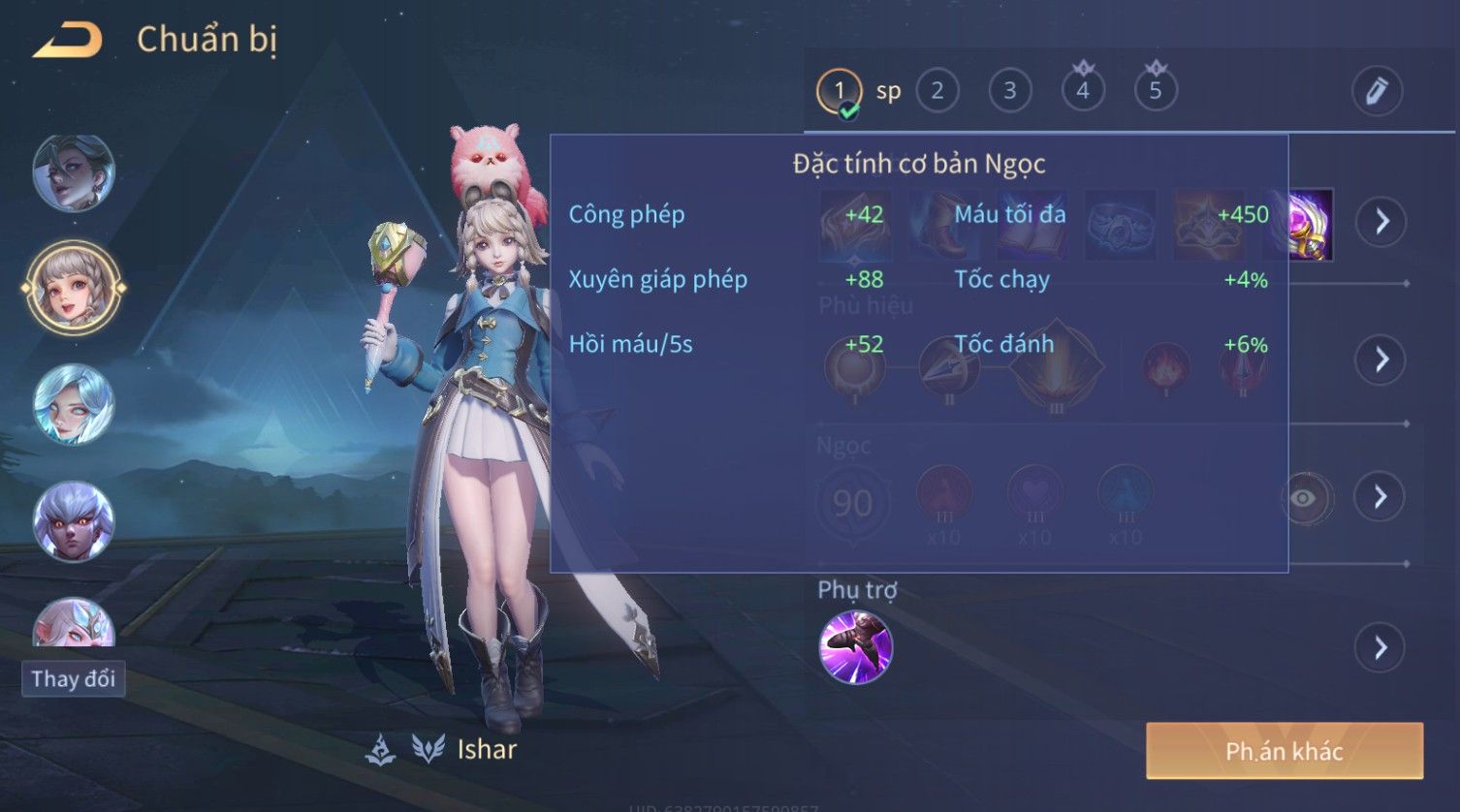The height and width of the screenshot is (812, 1460).
Task: Select loadout preset 2
Action: click(936, 91)
